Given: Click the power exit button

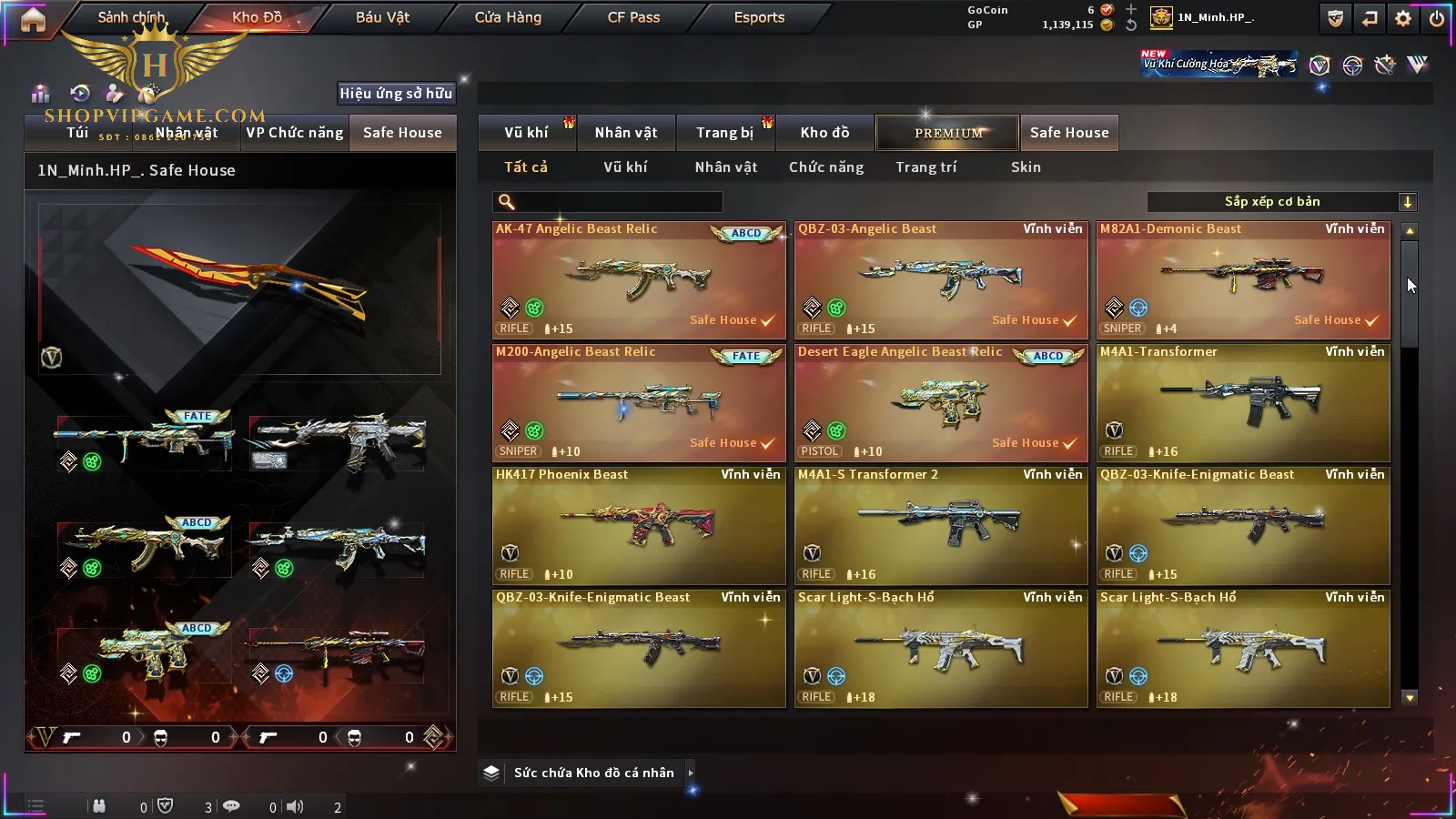Looking at the screenshot, I should click(x=1437, y=18).
